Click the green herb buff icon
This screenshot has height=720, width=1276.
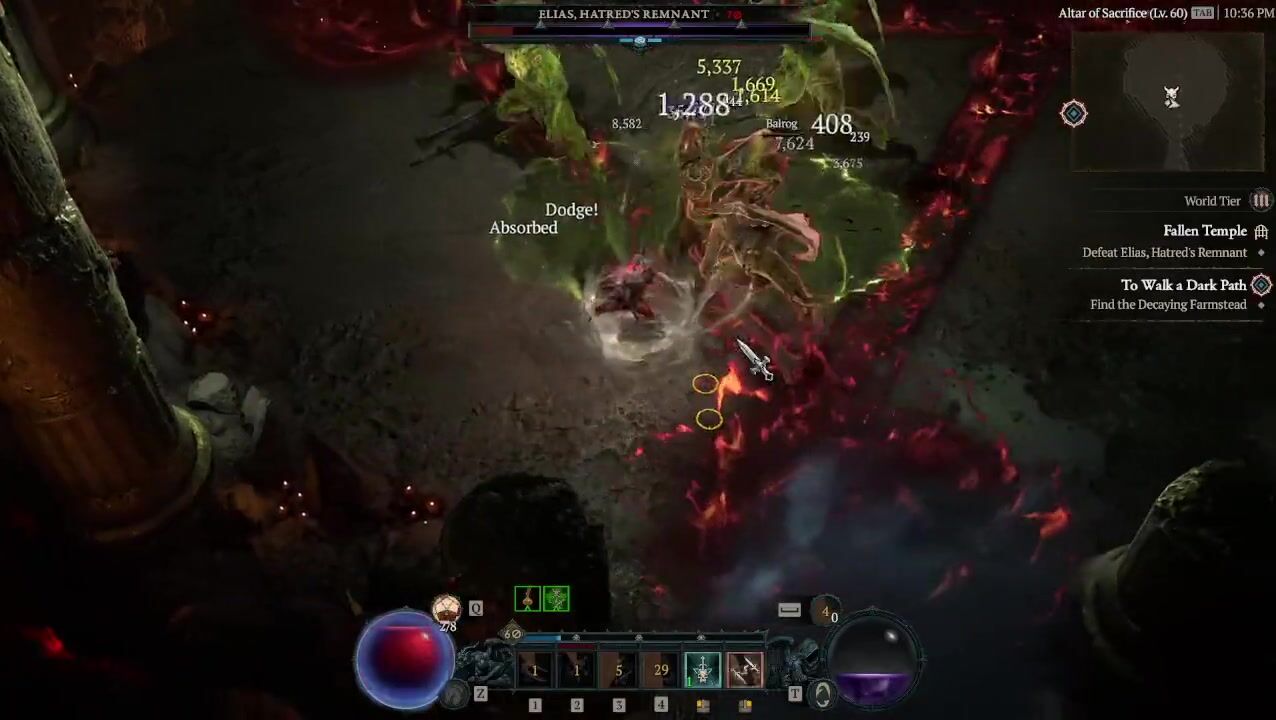(556, 599)
